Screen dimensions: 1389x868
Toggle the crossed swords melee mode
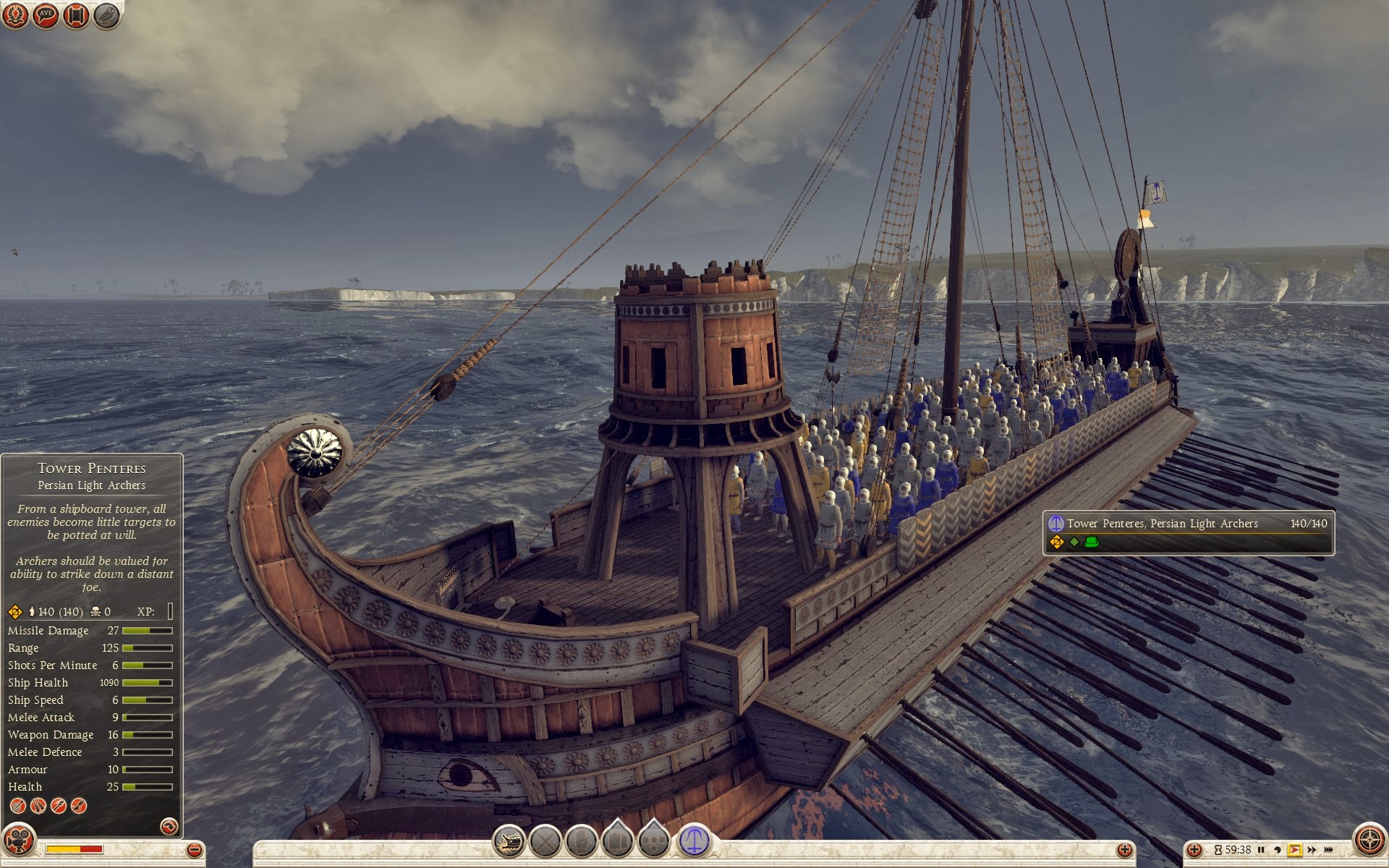click(545, 841)
